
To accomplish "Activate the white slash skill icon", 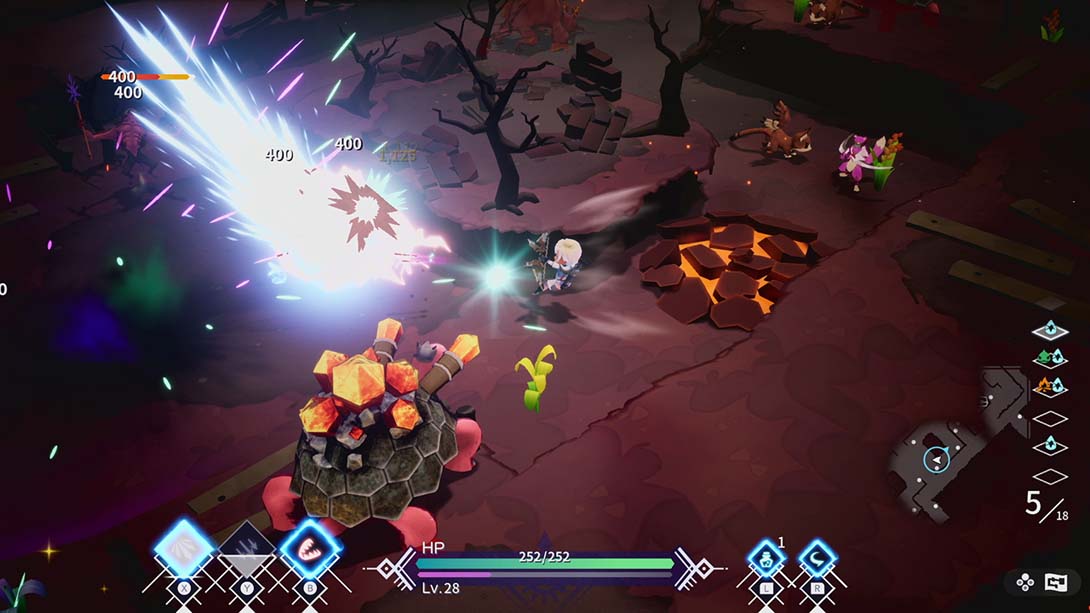I will [185, 549].
